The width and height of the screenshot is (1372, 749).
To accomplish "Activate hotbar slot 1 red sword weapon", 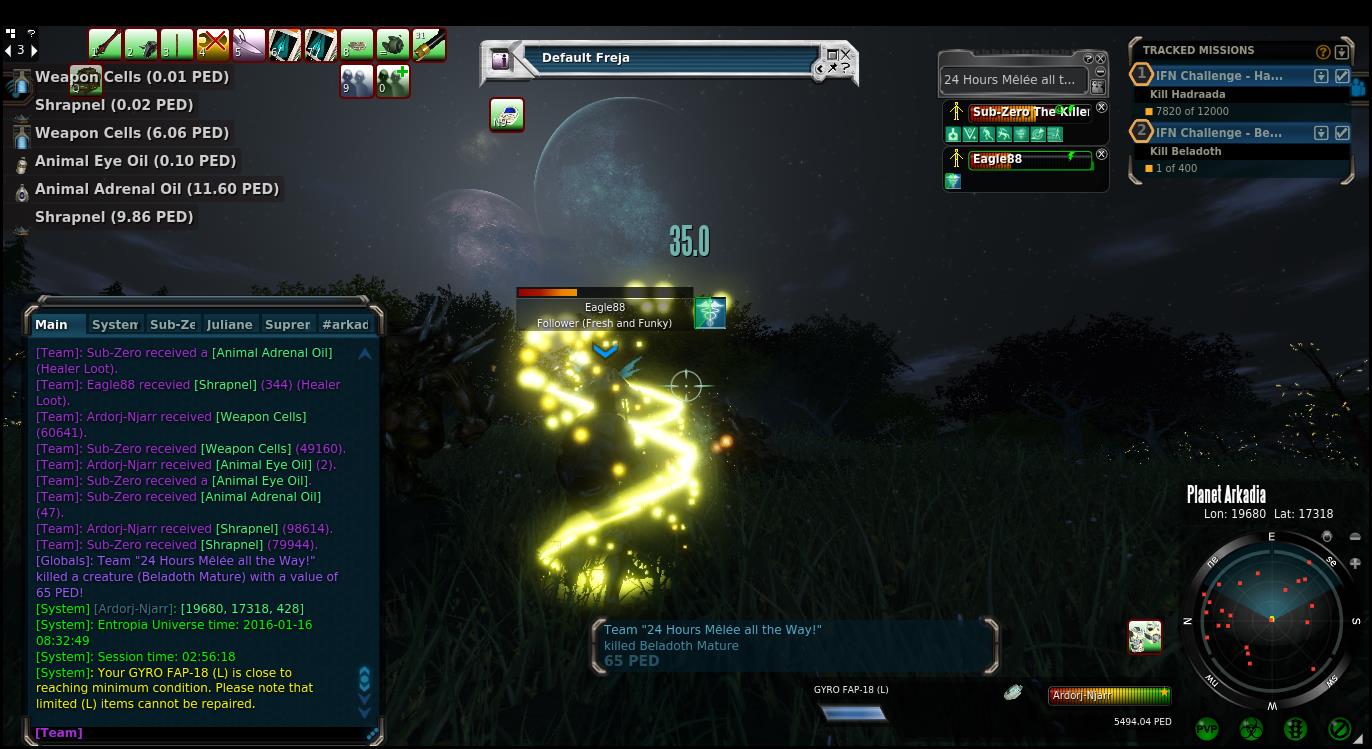I will pyautogui.click(x=104, y=45).
